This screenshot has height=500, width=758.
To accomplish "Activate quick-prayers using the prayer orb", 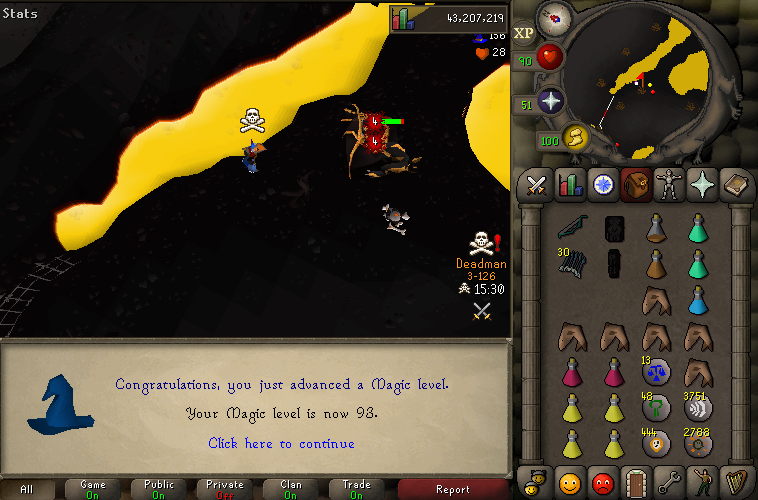I will (550, 101).
